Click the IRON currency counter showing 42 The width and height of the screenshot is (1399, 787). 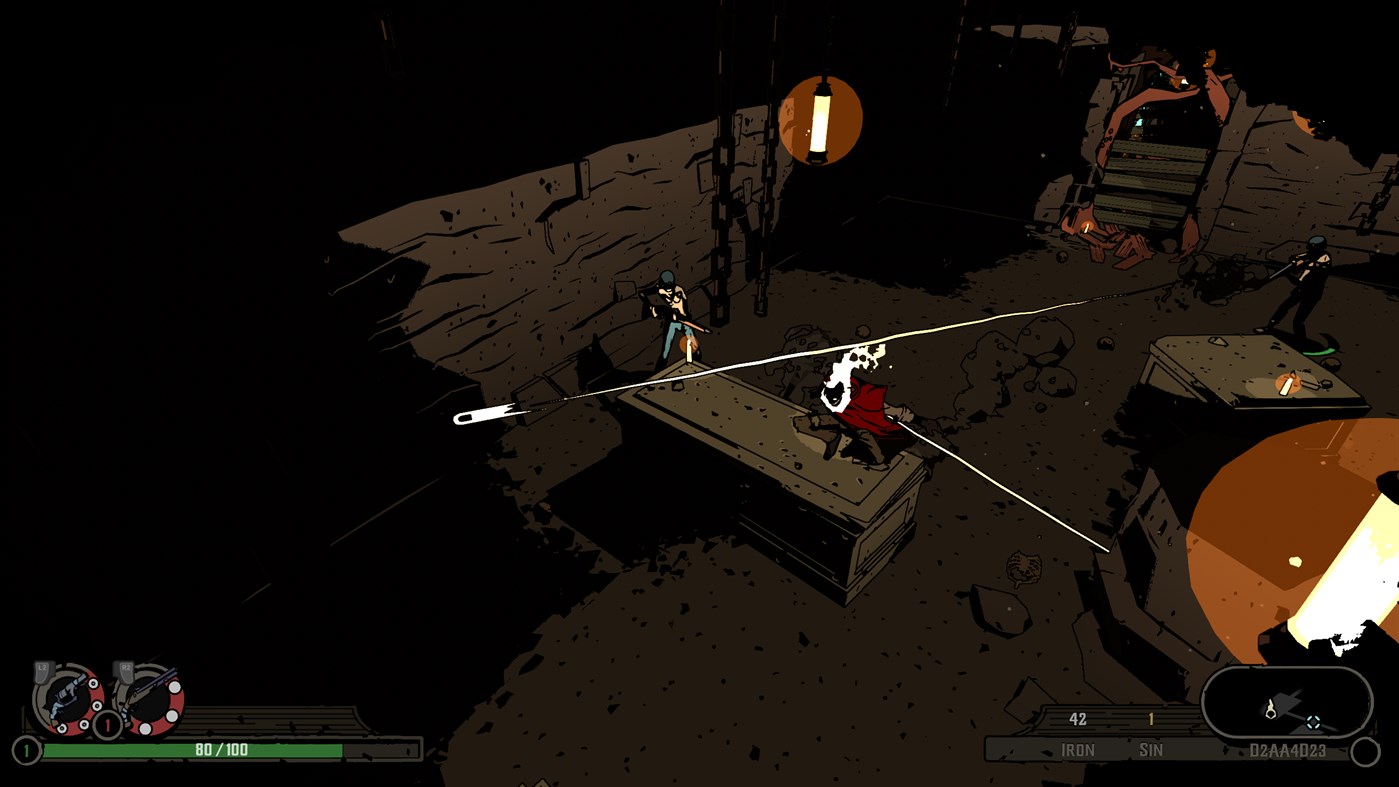pos(1077,719)
